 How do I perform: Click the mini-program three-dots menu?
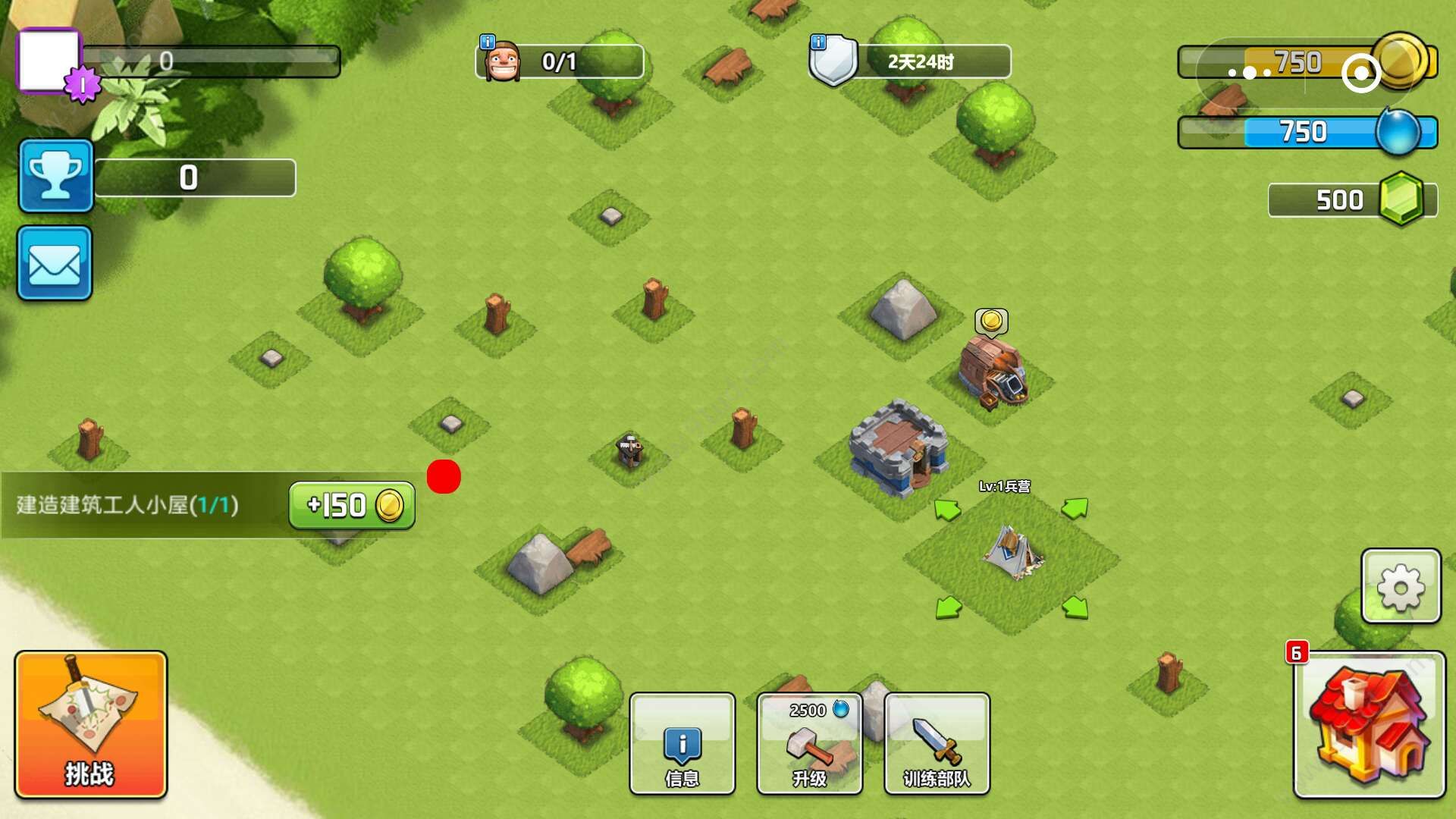[x=1250, y=73]
